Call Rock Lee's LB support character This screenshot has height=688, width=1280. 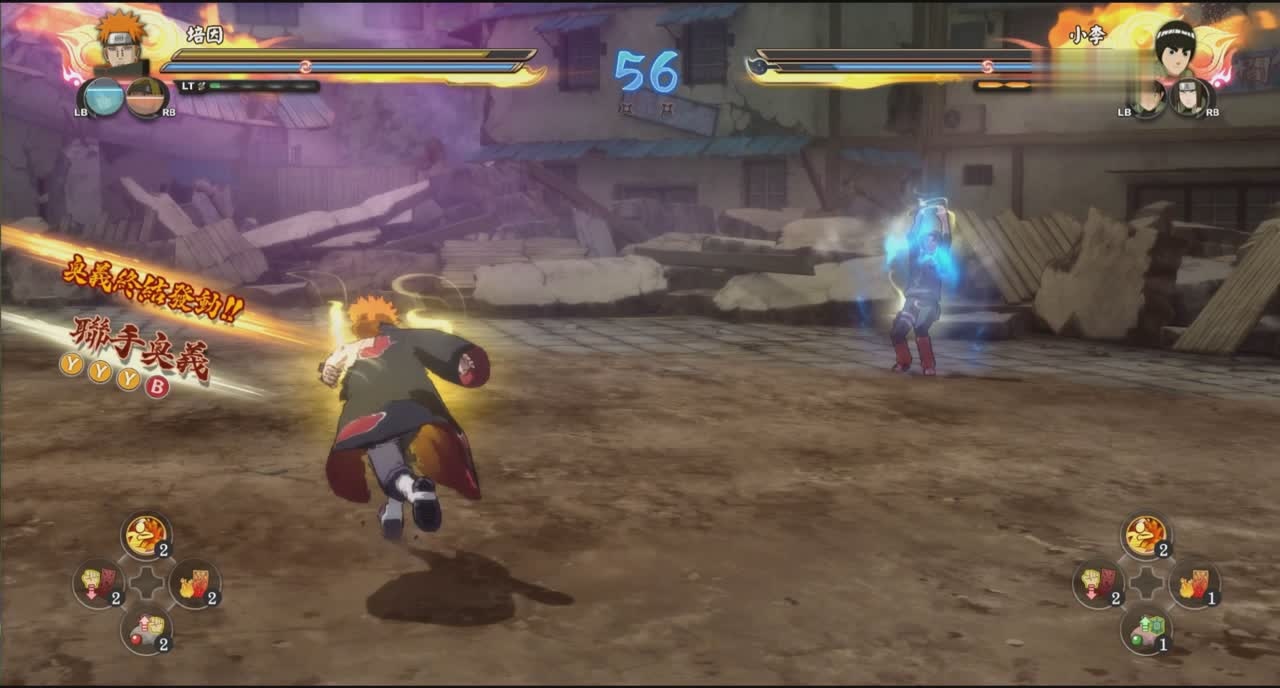tap(1148, 97)
